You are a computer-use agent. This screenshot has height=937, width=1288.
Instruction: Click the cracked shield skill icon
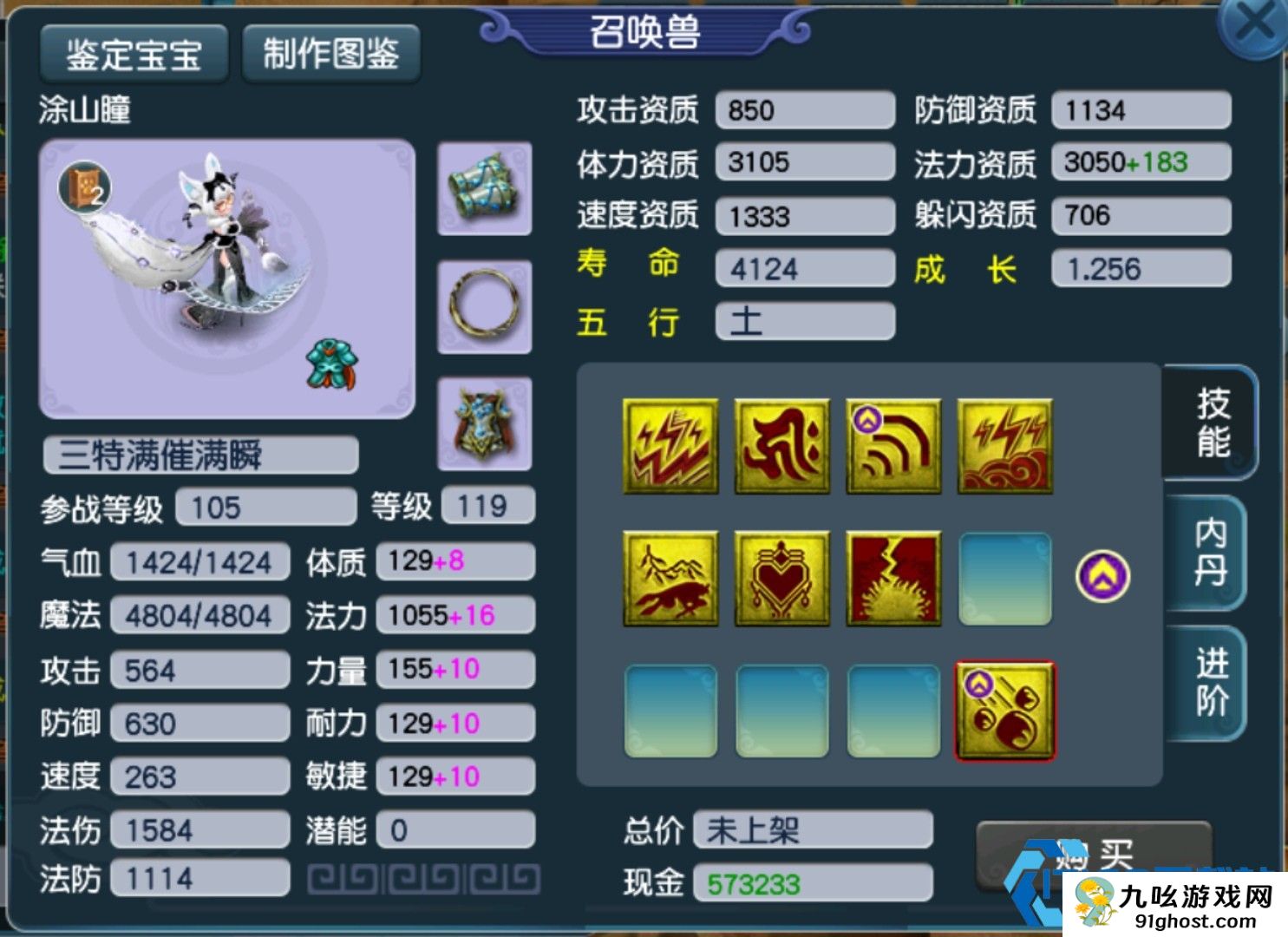click(892, 578)
